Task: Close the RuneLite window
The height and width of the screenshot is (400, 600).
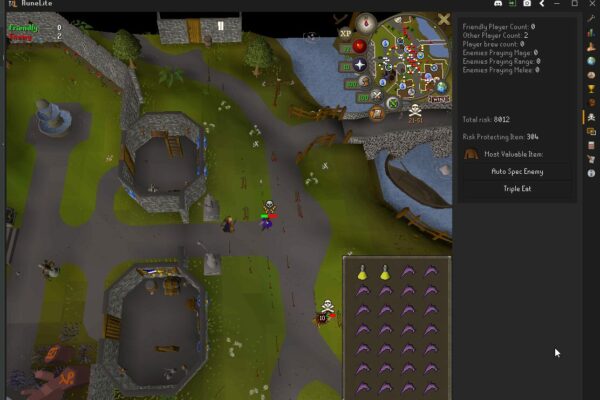Action: [x=591, y=4]
